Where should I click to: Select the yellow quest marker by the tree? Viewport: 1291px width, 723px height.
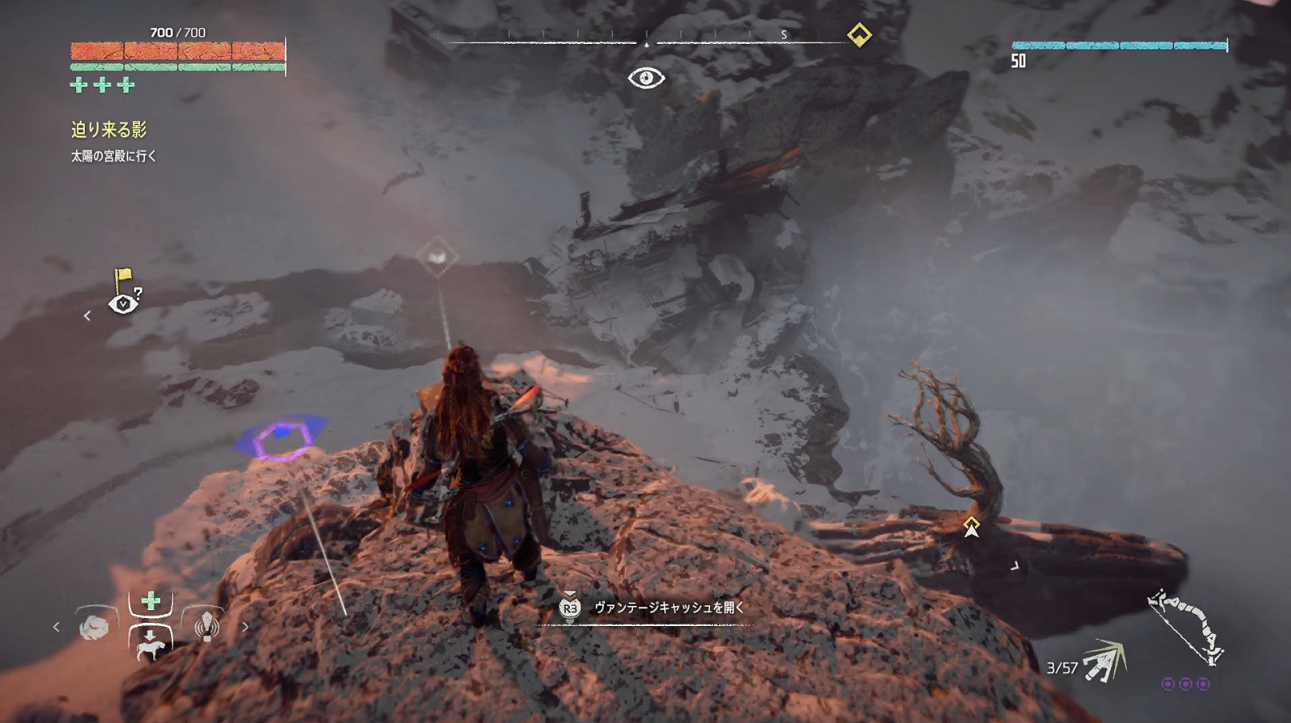[971, 526]
